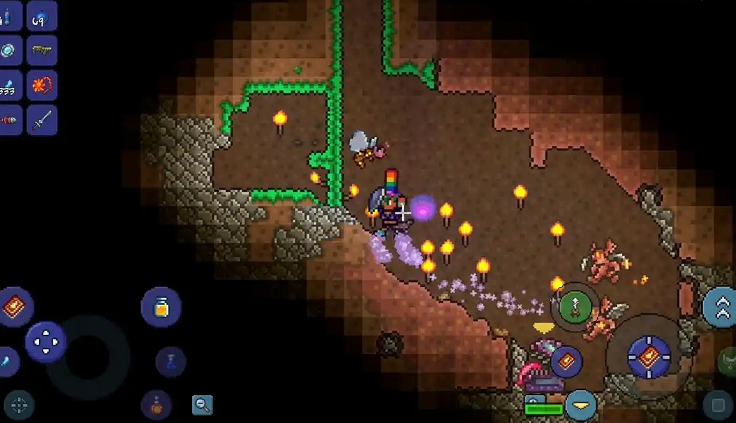Open inventory with the square corner button
Viewport: 736px width, 423px height.
point(716,405)
